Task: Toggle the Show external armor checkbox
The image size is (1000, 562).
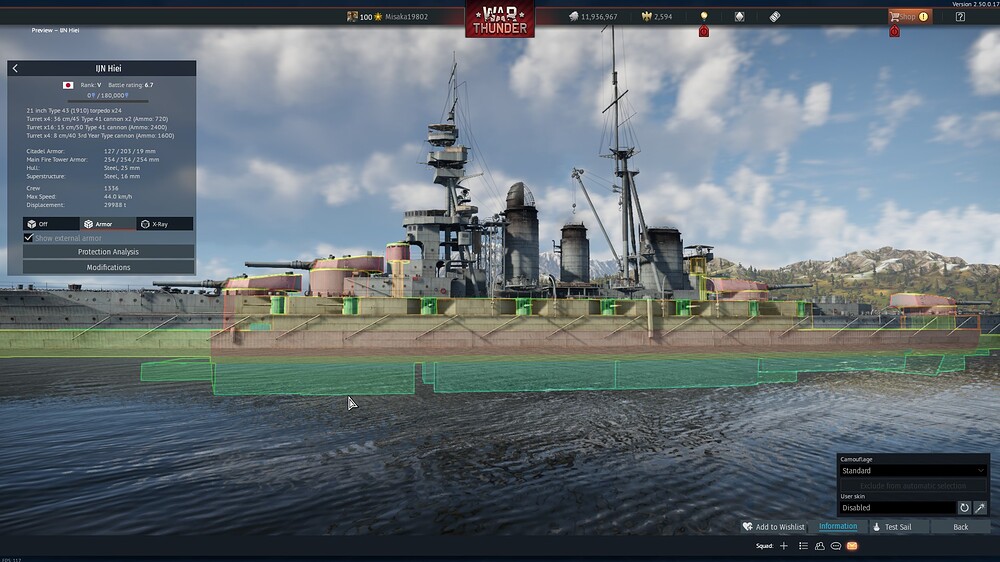Action: click(x=29, y=238)
